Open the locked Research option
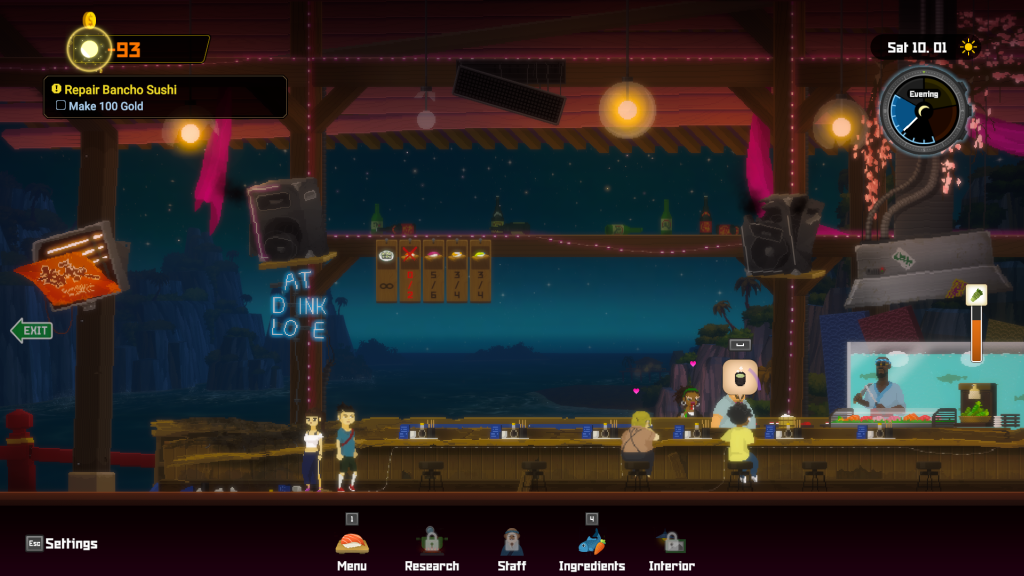This screenshot has height=576, width=1024. (x=431, y=543)
